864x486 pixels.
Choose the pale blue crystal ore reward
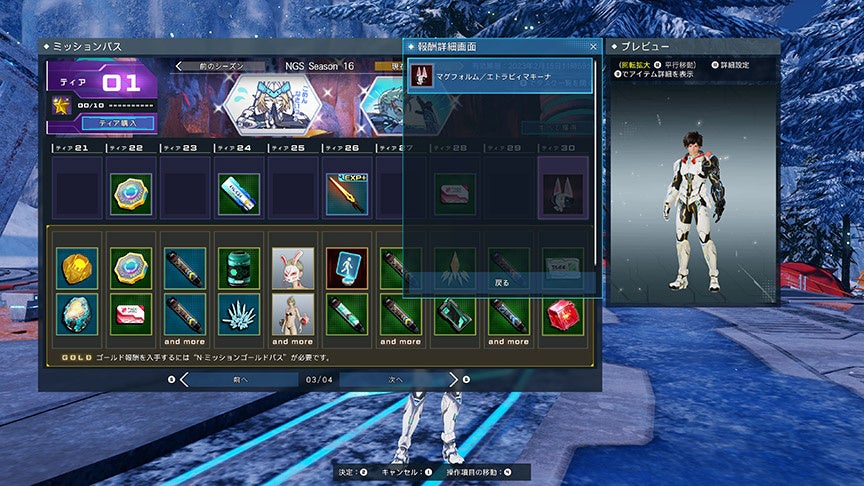point(77,314)
